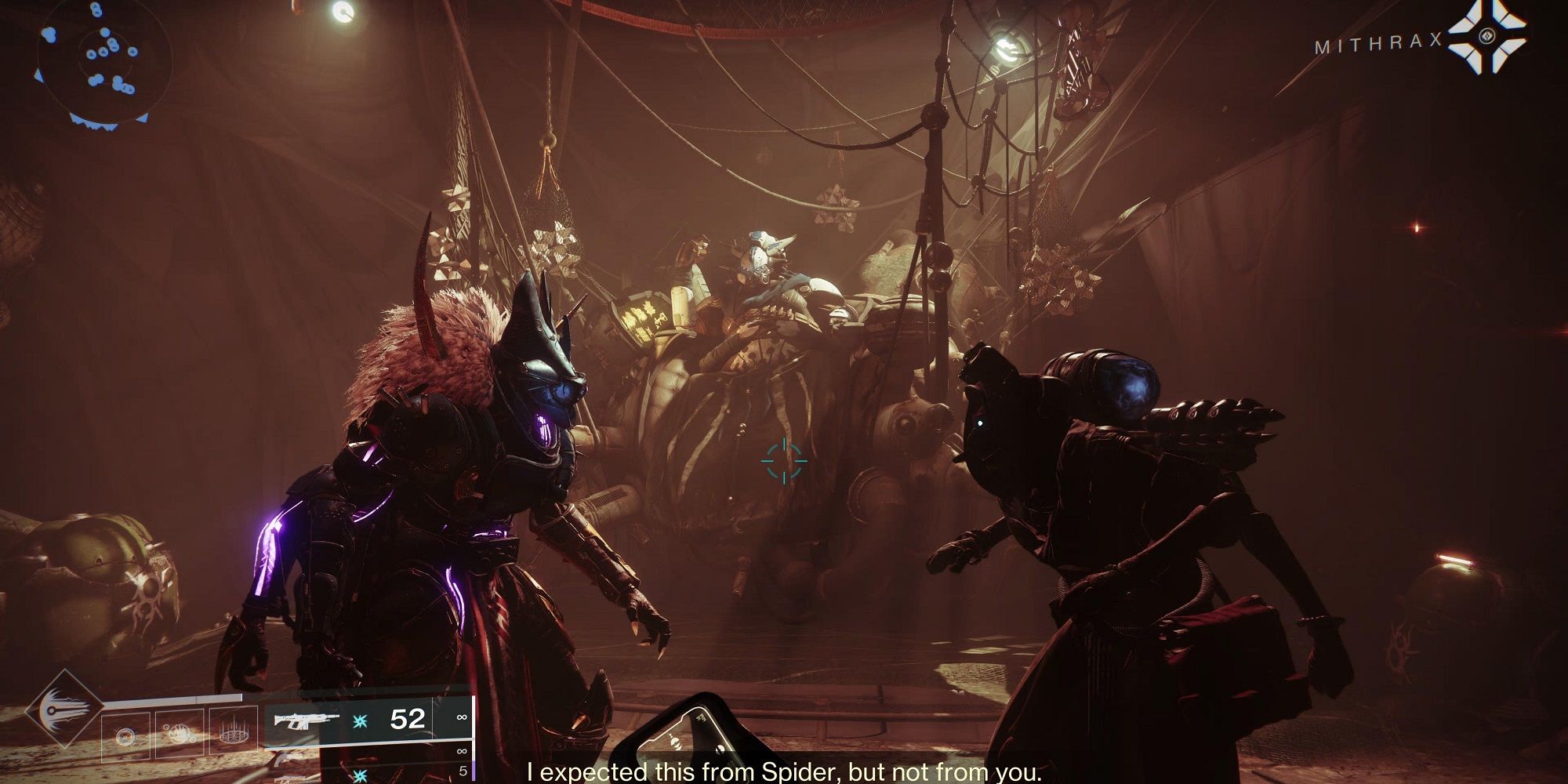Click the heavy ammo star indicator

tap(359, 775)
